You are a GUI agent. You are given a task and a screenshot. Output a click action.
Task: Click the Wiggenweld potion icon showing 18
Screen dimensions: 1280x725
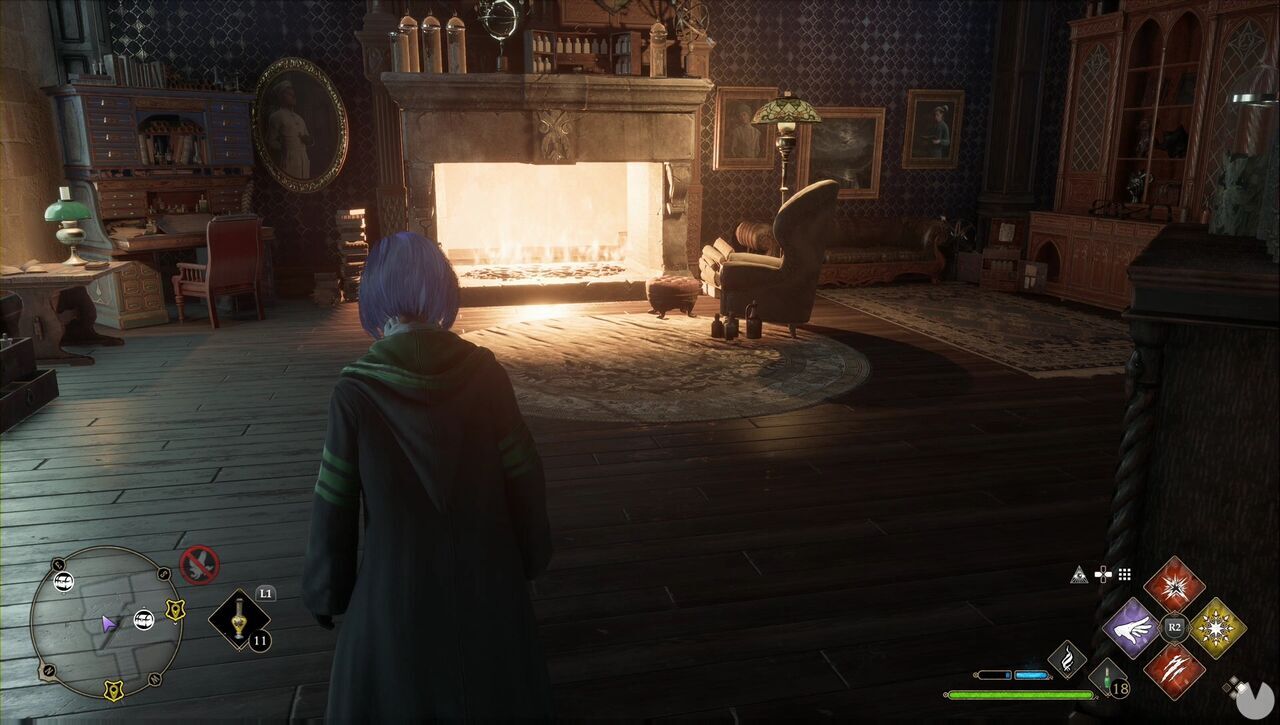click(1107, 679)
